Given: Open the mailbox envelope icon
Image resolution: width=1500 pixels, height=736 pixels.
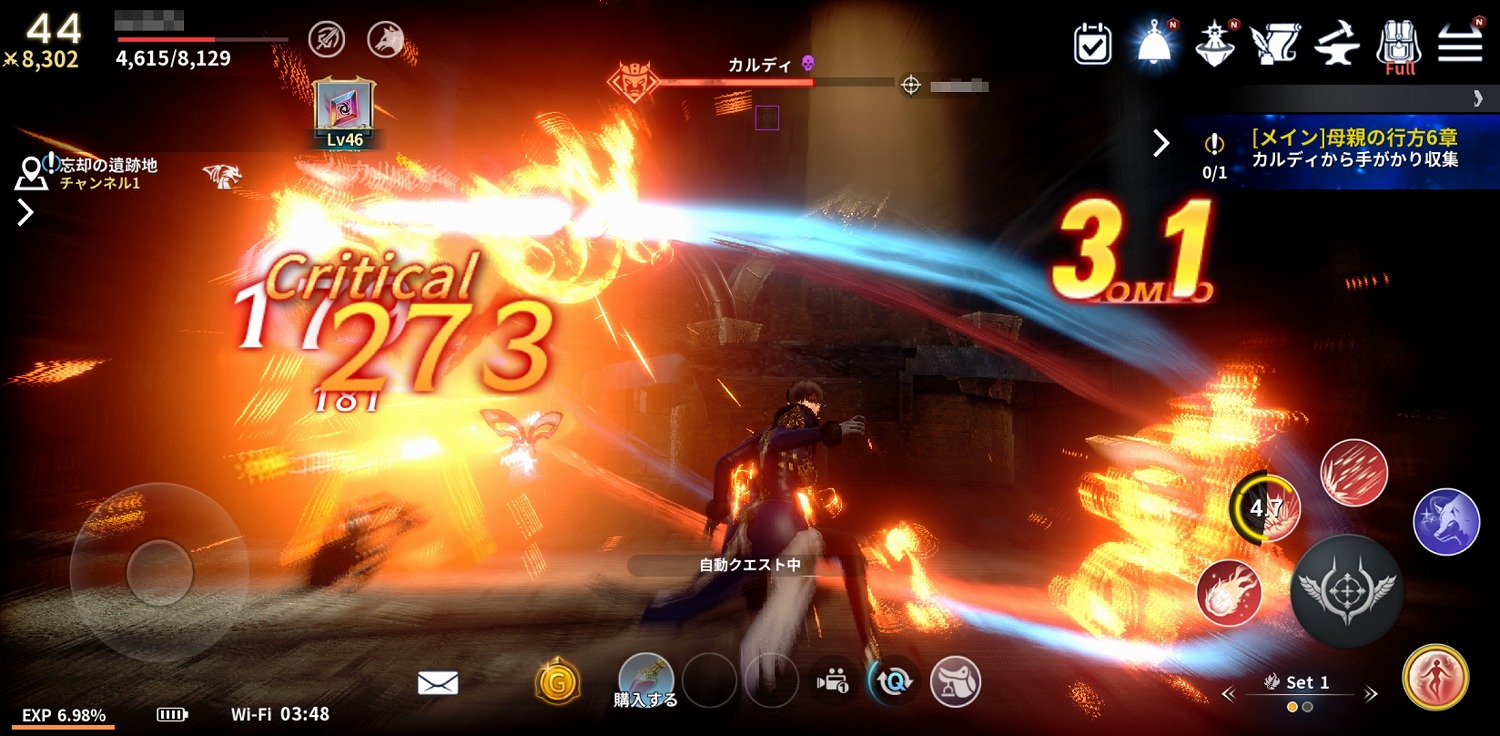Looking at the screenshot, I should click(438, 683).
